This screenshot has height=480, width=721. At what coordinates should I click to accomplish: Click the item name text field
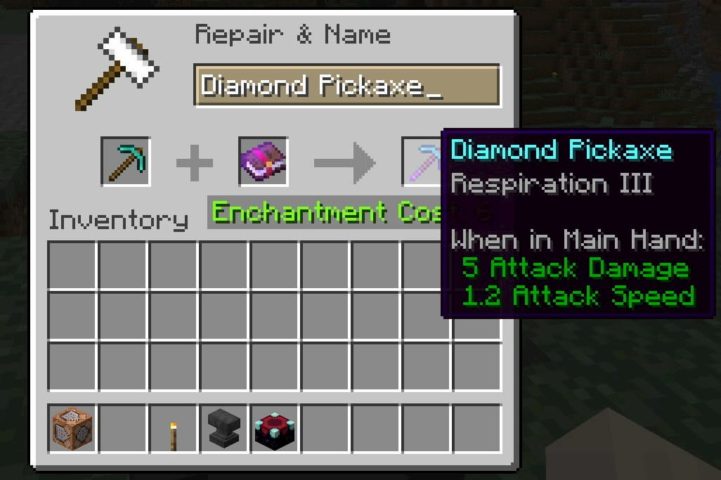point(346,86)
